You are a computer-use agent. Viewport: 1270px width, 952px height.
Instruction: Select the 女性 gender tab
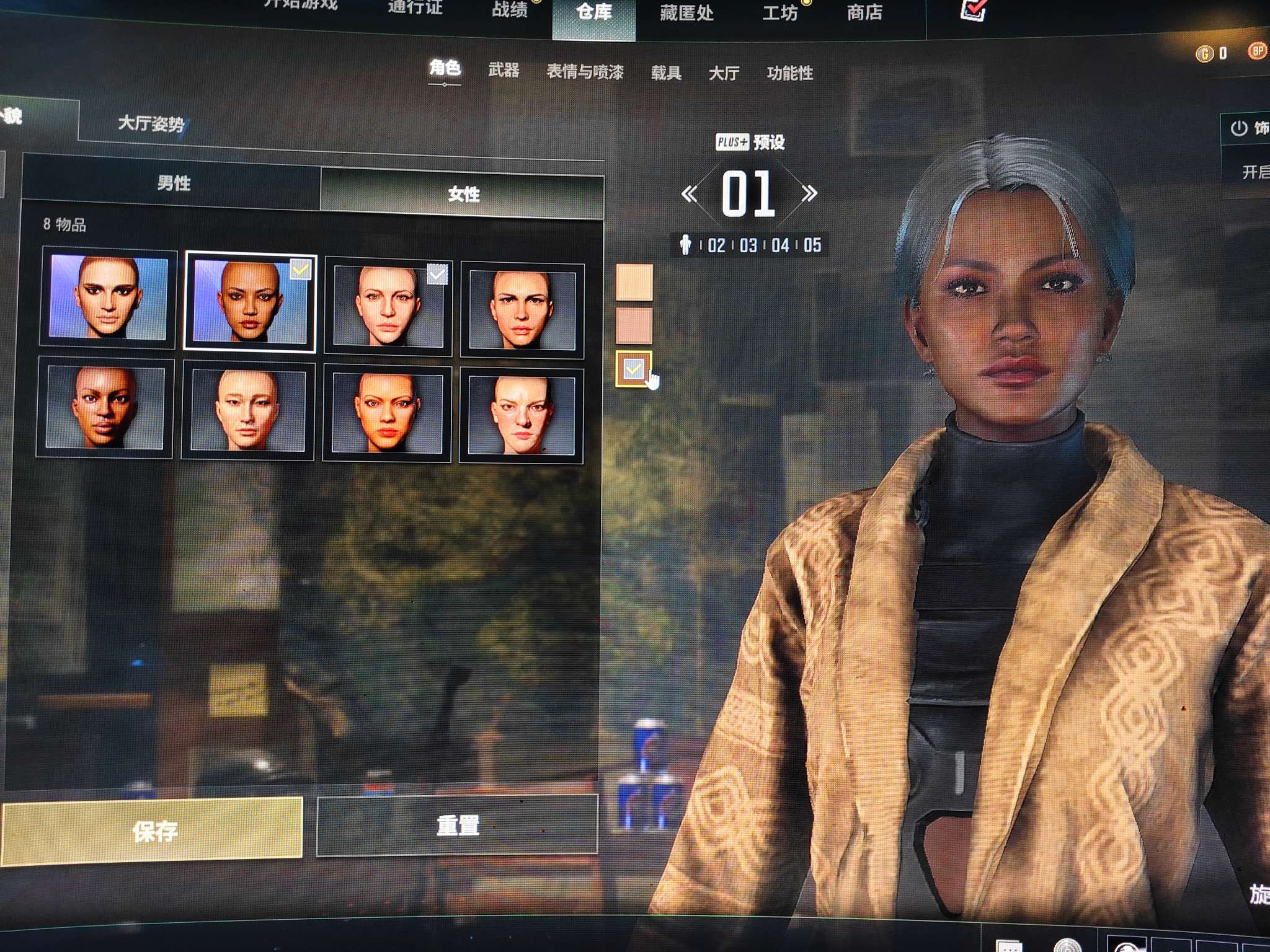463,194
